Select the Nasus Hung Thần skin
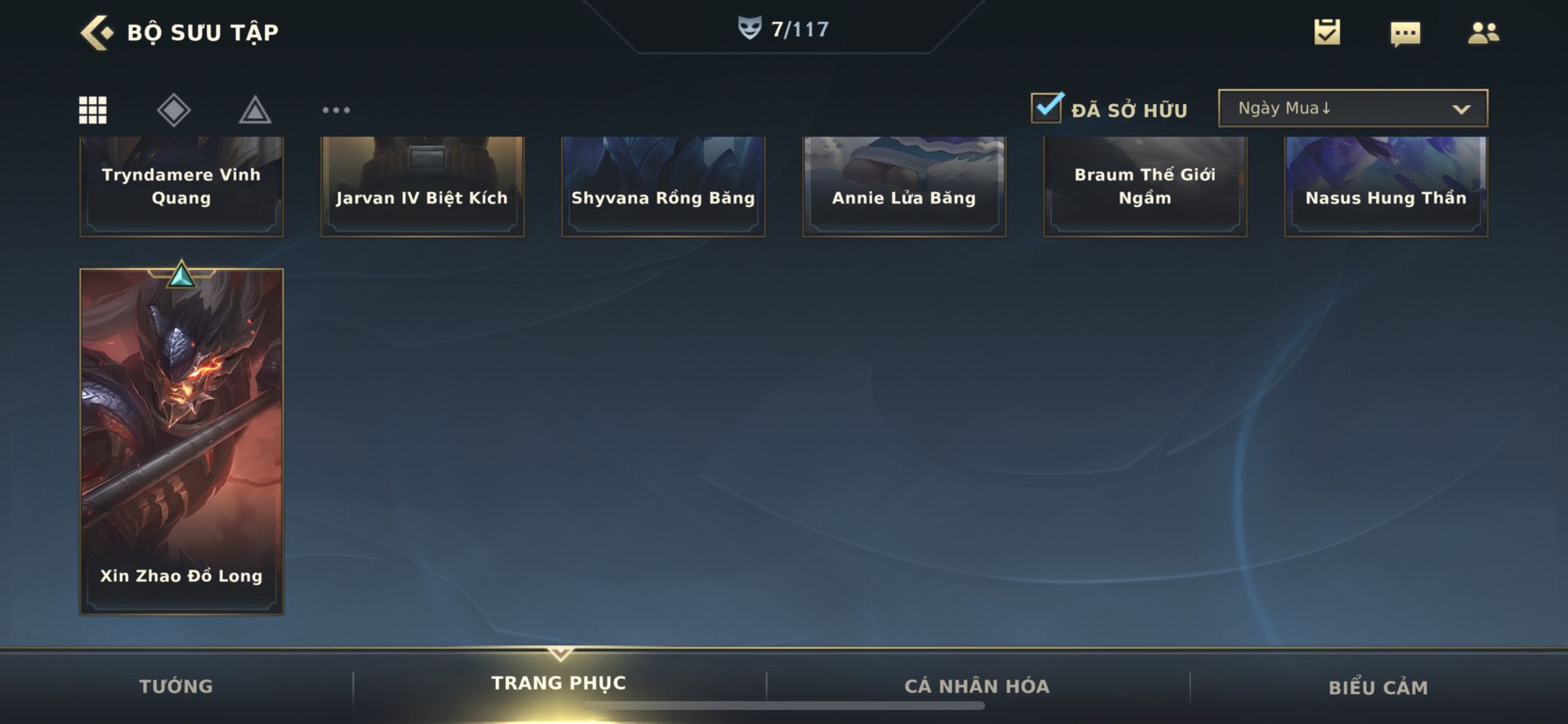The width and height of the screenshot is (1568, 724). click(1385, 186)
